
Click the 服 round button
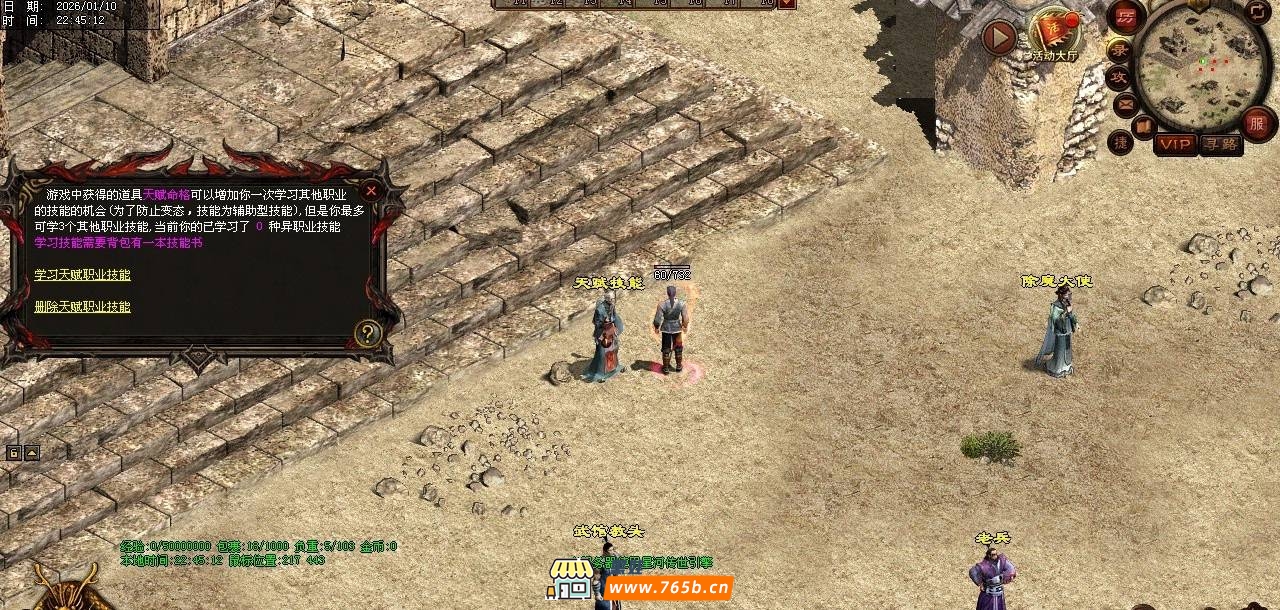tap(1257, 124)
